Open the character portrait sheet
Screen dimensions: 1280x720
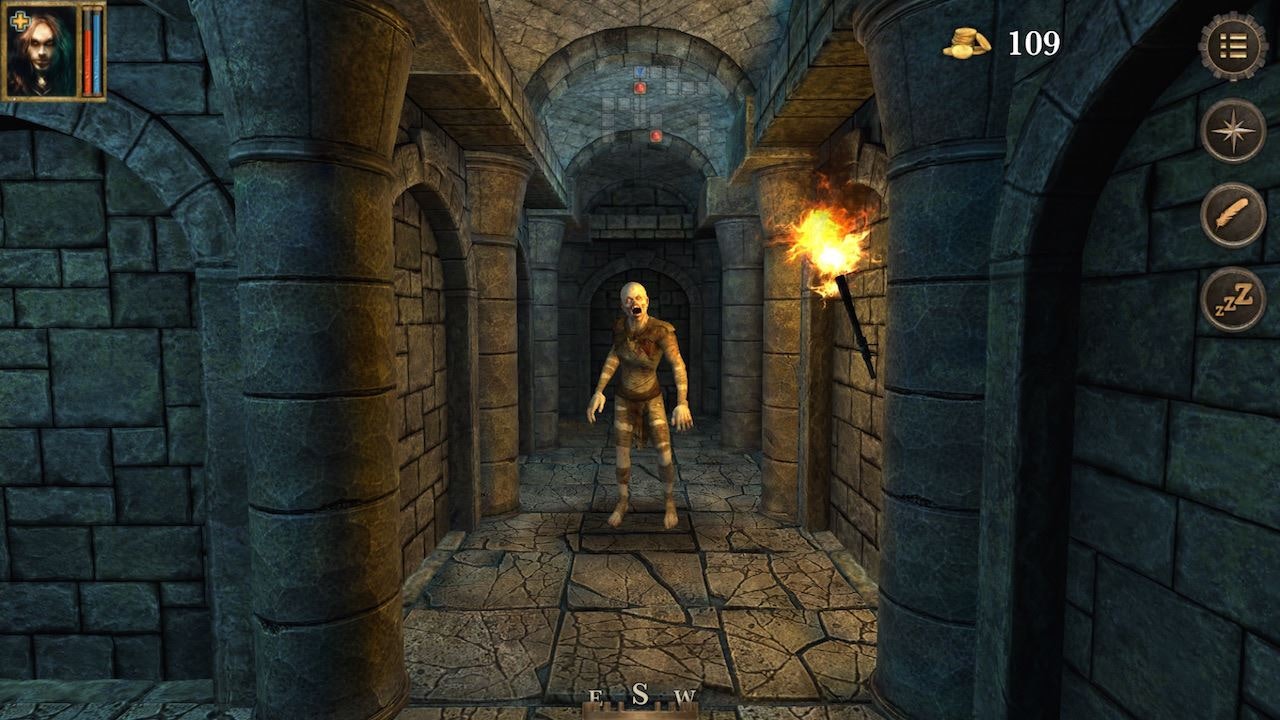[x=42, y=51]
